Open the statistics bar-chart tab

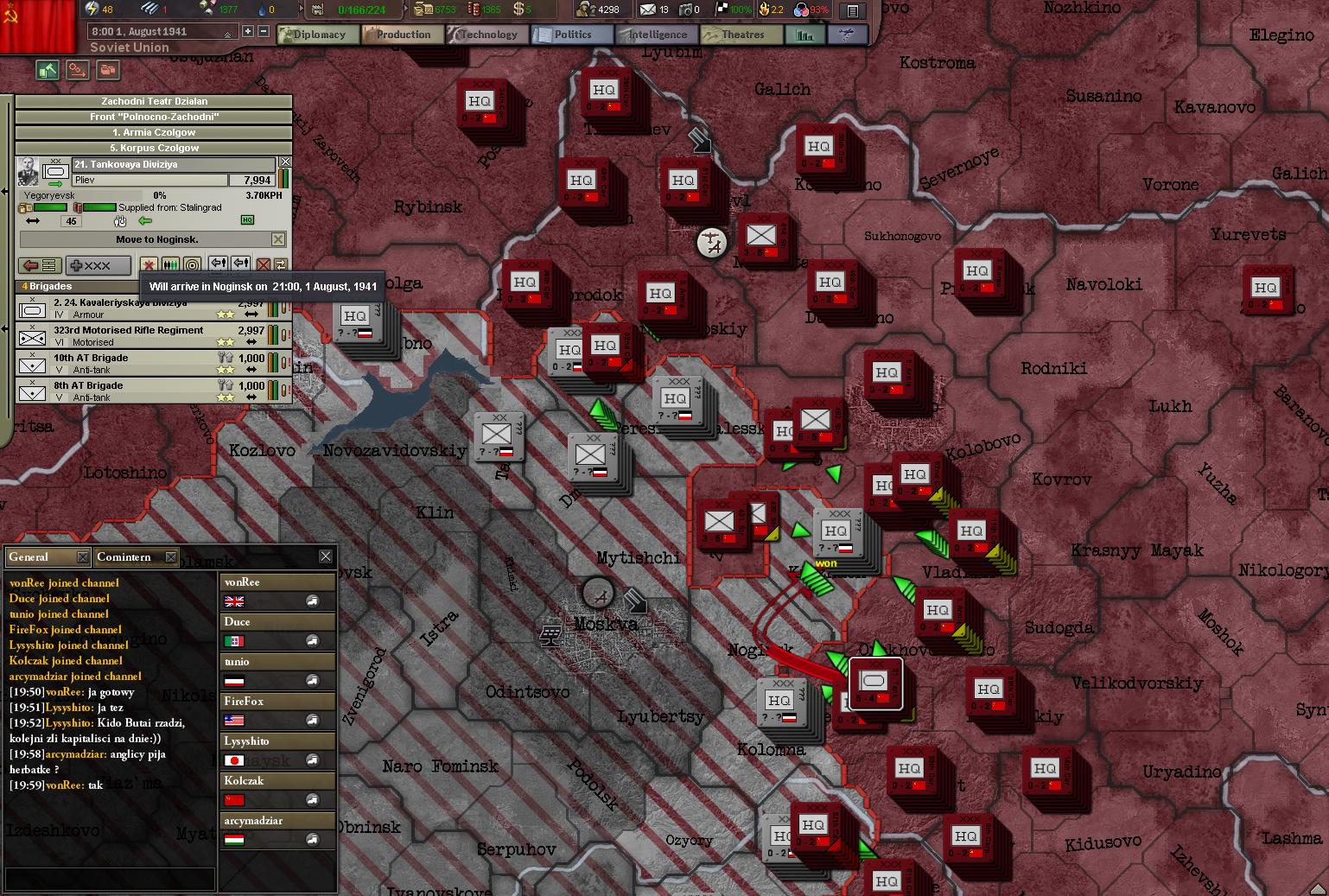[805, 35]
